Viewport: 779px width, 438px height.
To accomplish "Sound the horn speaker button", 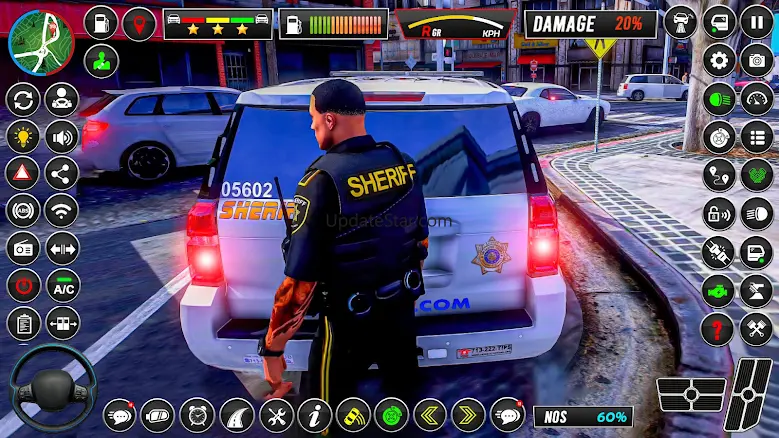I will pyautogui.click(x=62, y=136).
